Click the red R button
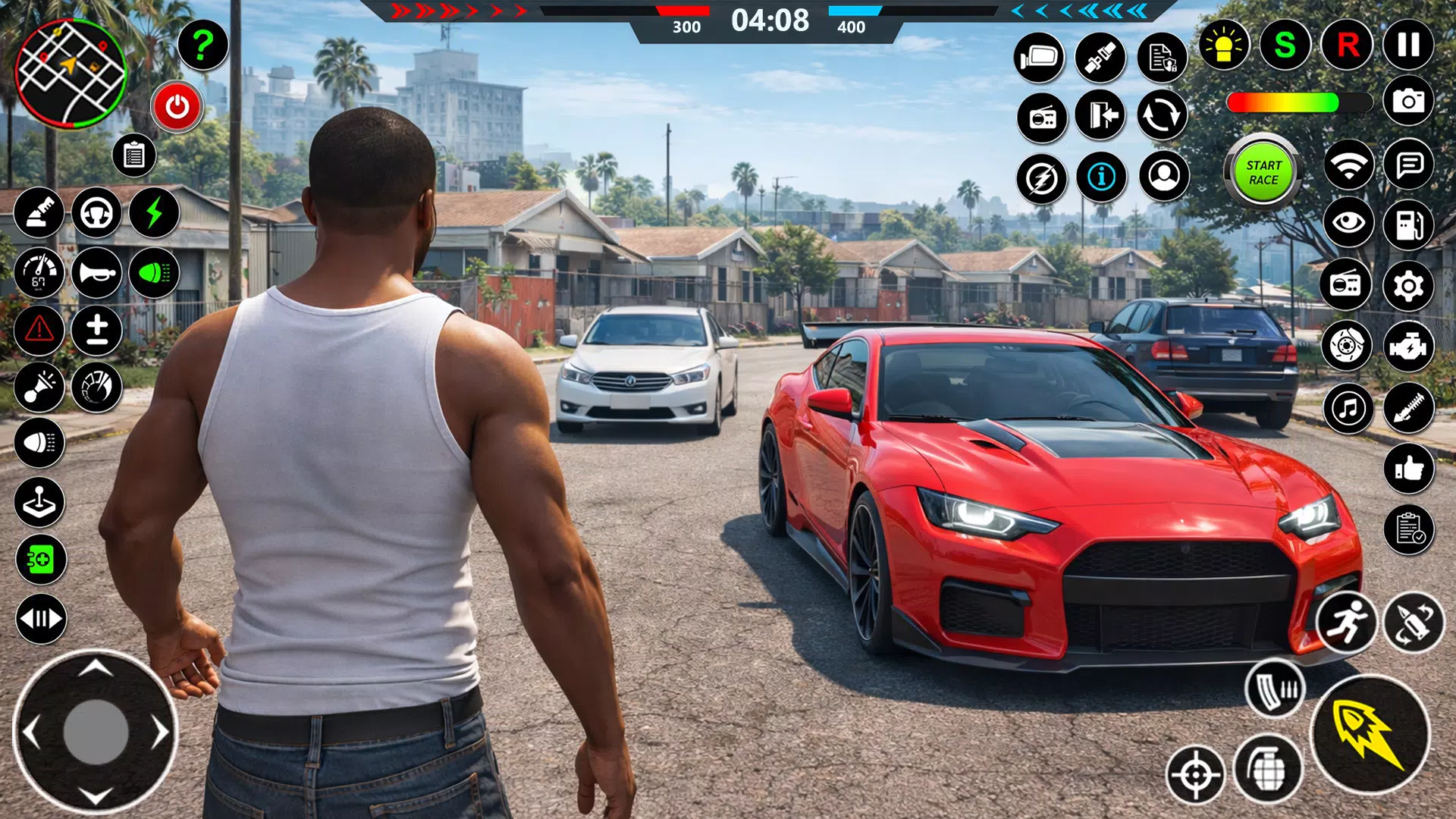This screenshot has height=819, width=1456. [x=1347, y=45]
